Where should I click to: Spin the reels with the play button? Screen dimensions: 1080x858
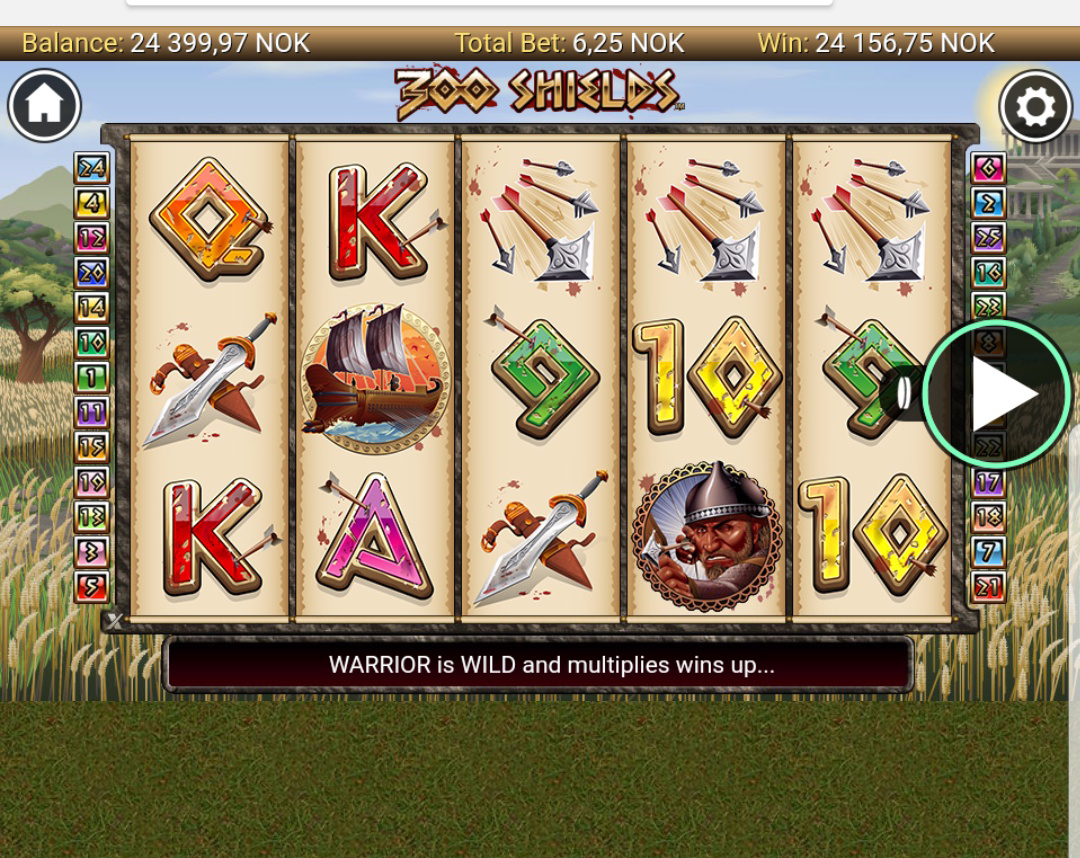(996, 394)
